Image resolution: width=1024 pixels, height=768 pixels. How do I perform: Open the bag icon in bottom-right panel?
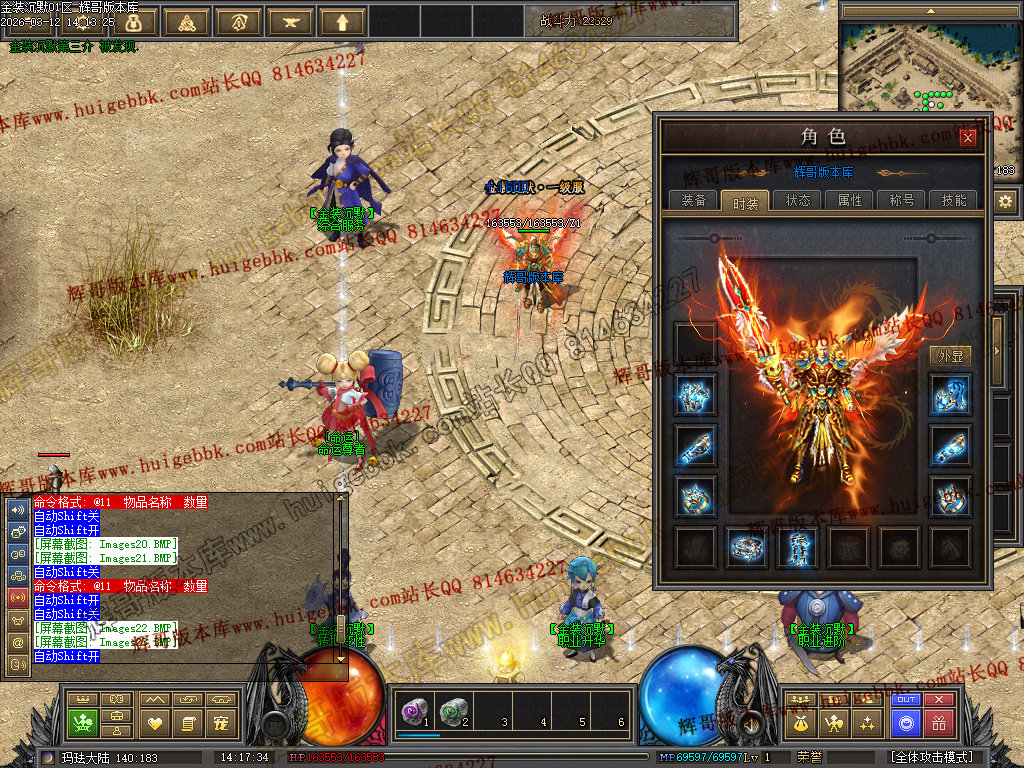pos(800,722)
